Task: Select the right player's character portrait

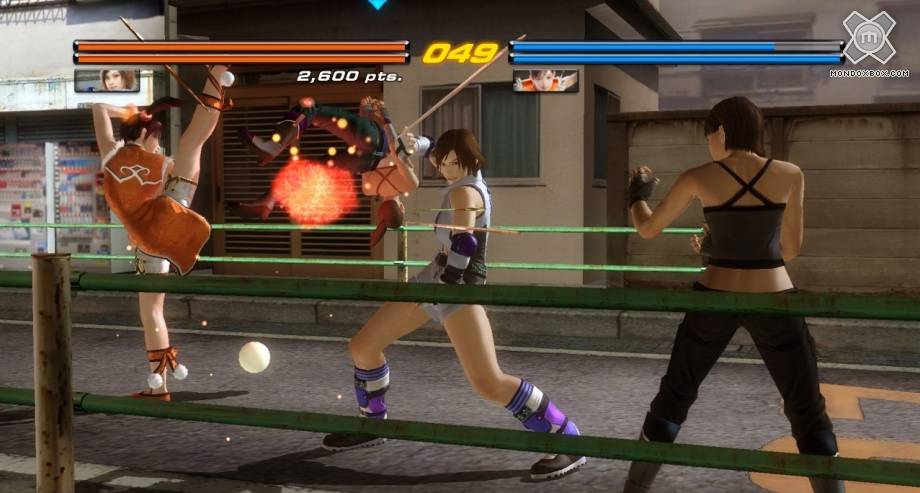Action: [x=545, y=80]
